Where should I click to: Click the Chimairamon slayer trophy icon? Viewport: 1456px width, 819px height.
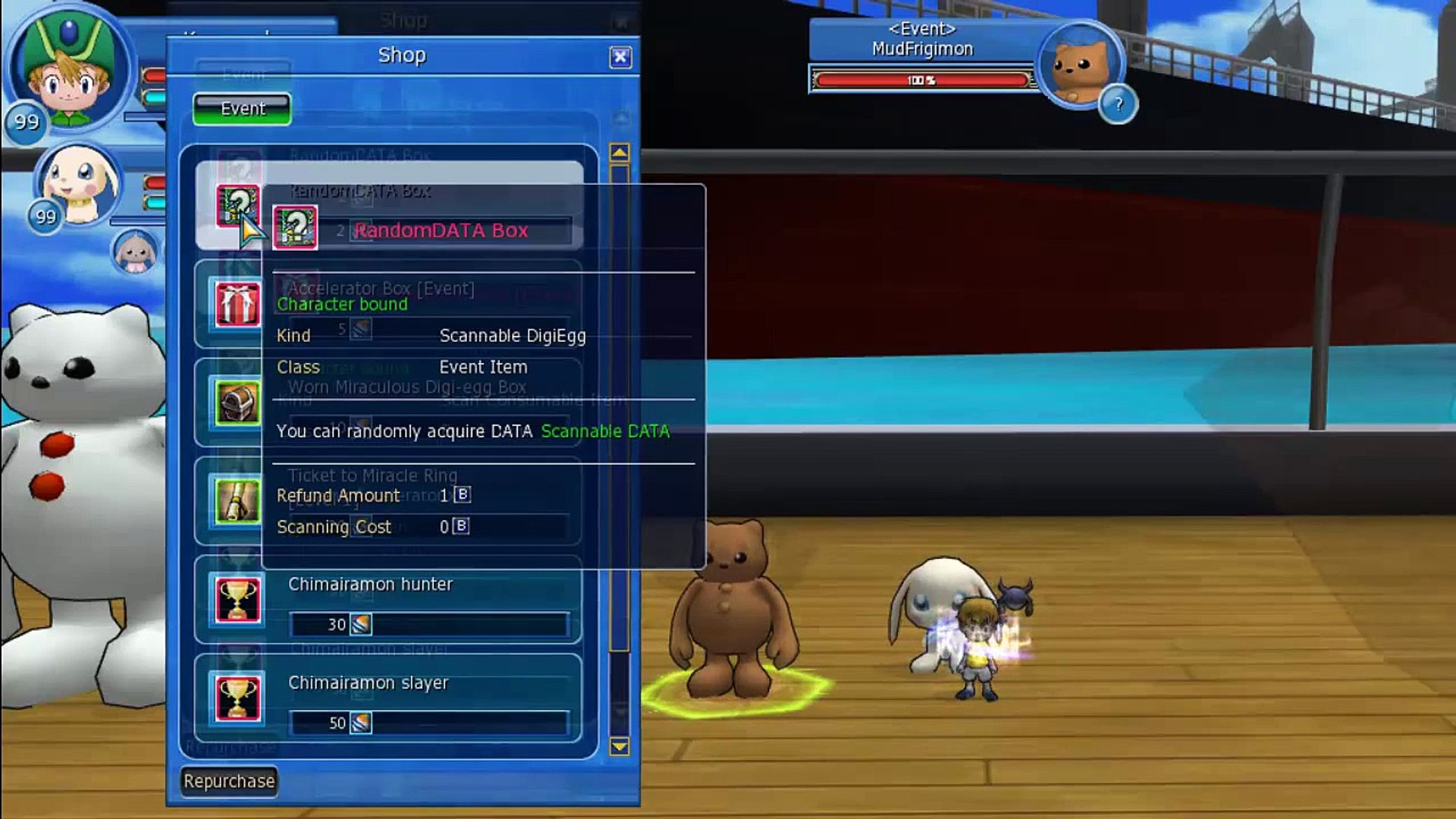237,700
